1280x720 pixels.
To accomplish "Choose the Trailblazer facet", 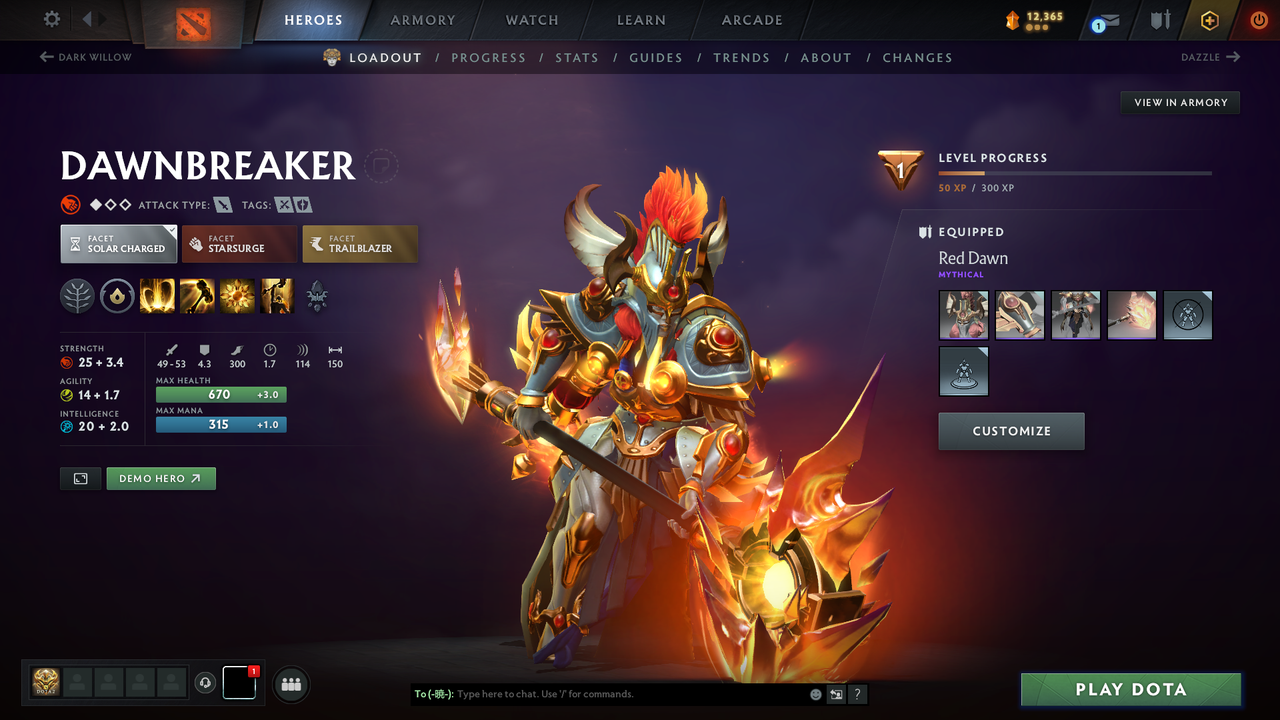I will point(360,244).
